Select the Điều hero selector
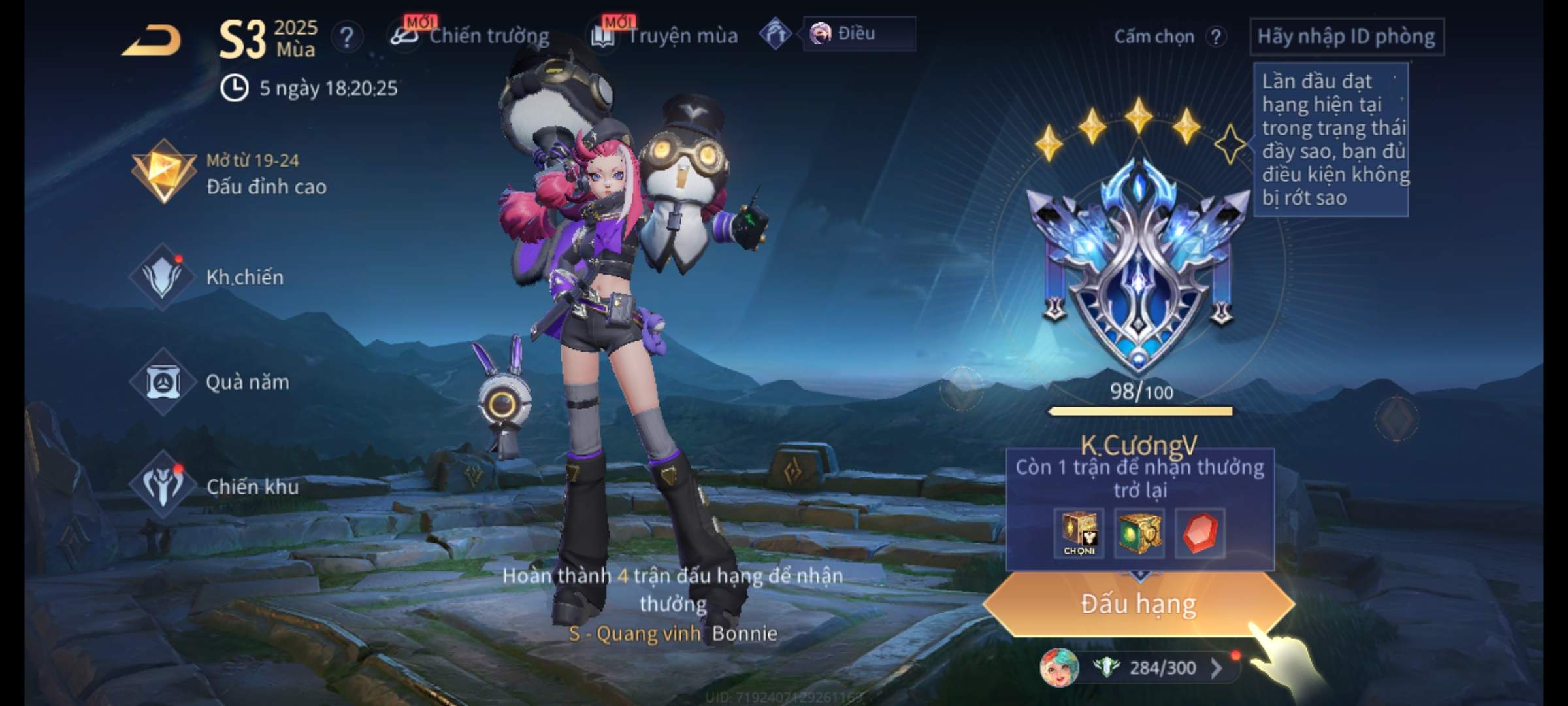Screen dimensions: 1568x706 pos(858,33)
